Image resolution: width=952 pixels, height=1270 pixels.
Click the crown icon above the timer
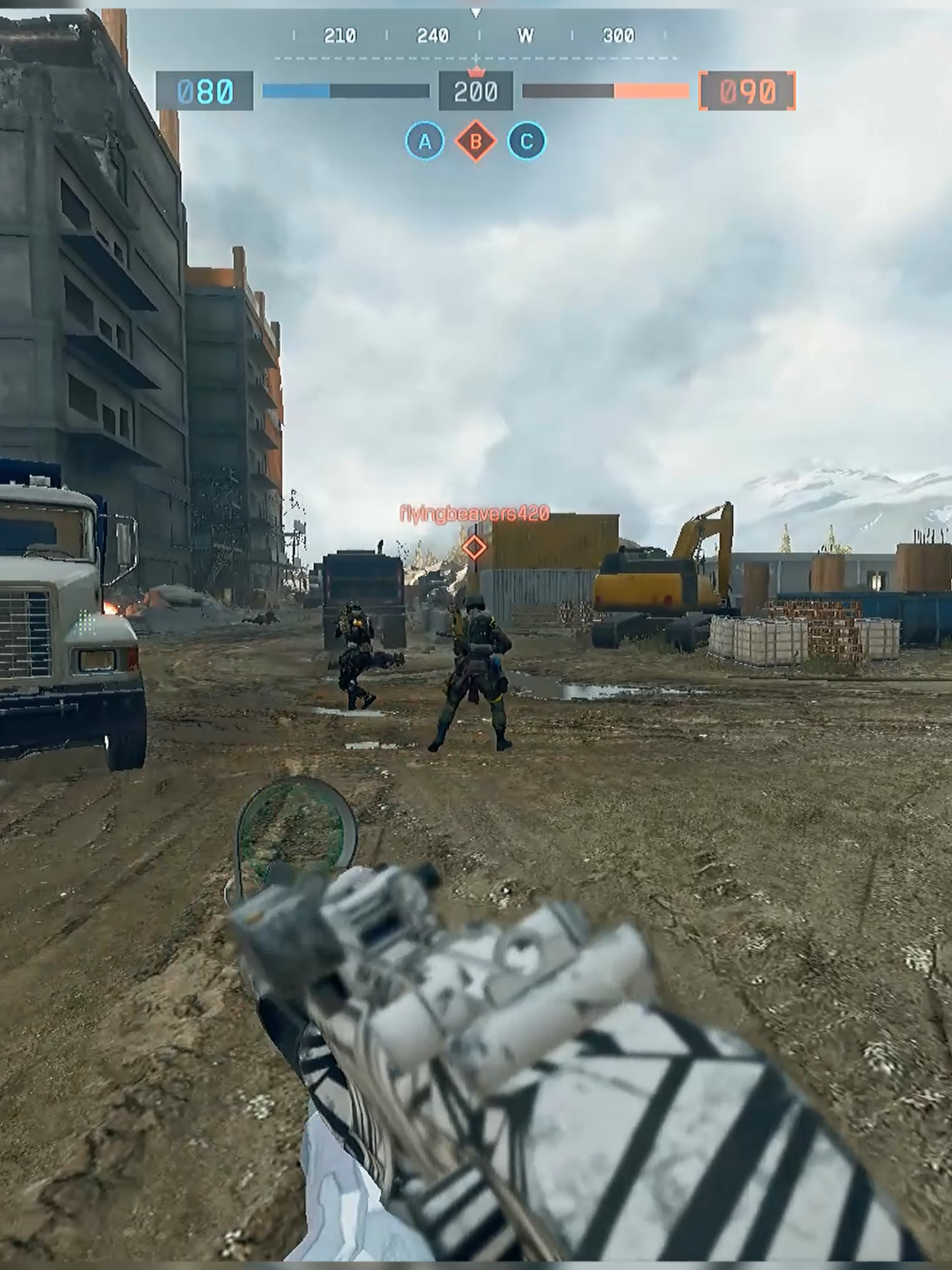(476, 72)
